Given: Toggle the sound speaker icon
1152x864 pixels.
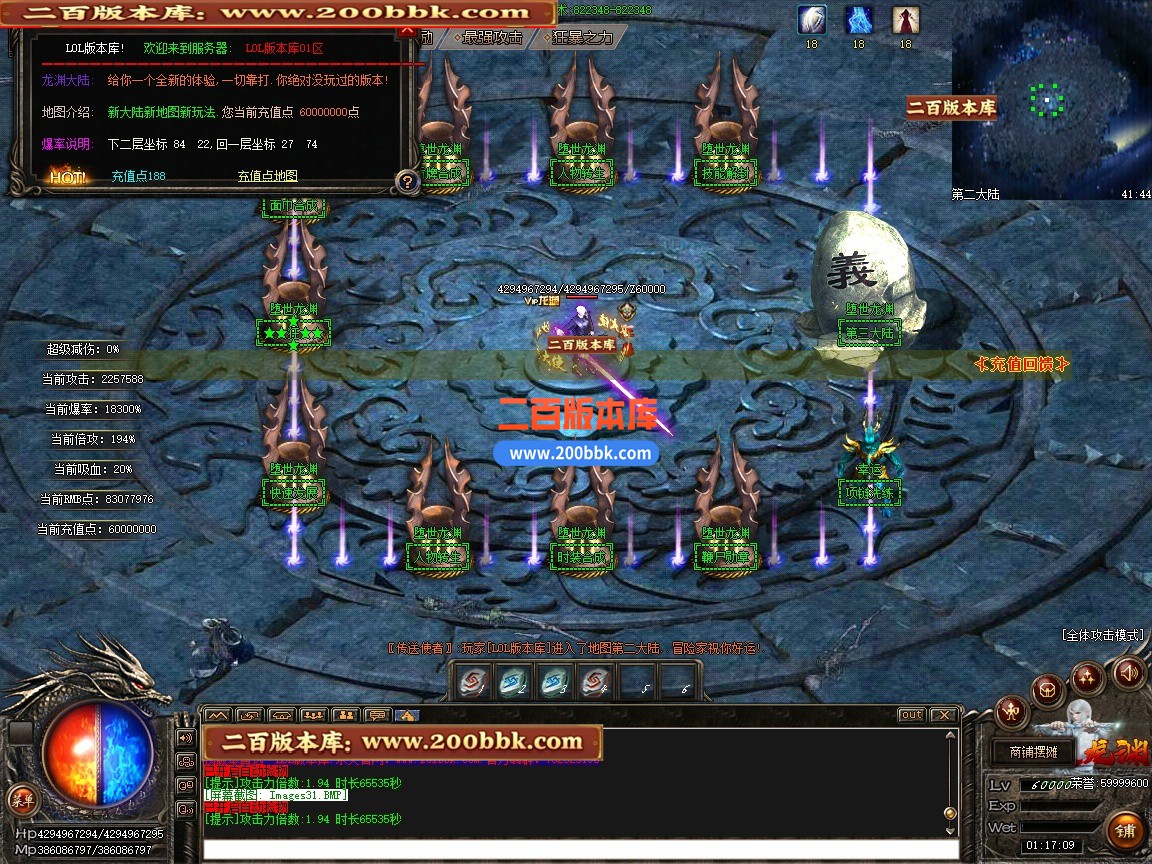Looking at the screenshot, I should point(1129,672).
